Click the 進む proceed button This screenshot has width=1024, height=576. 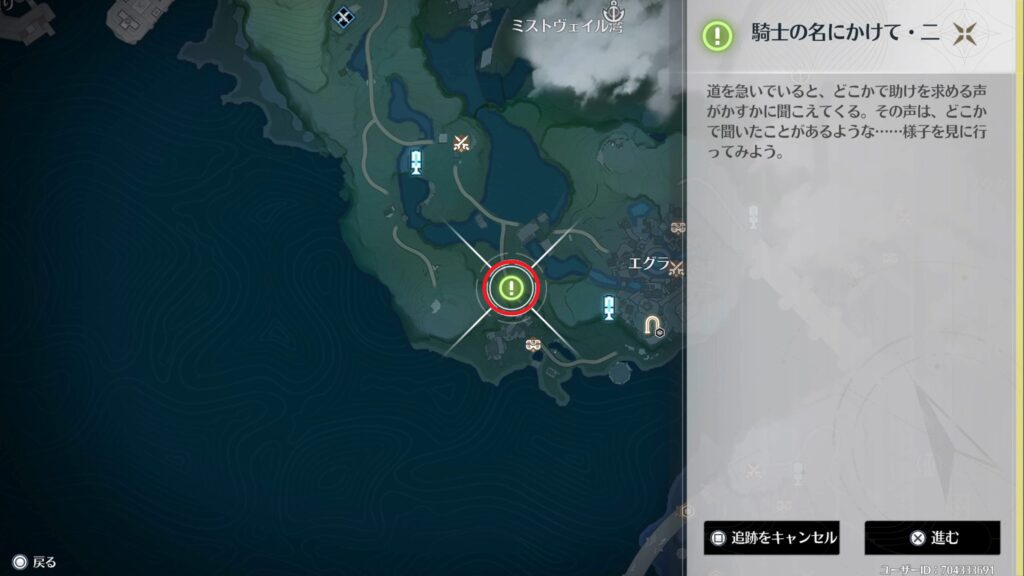pyautogui.click(x=932, y=538)
